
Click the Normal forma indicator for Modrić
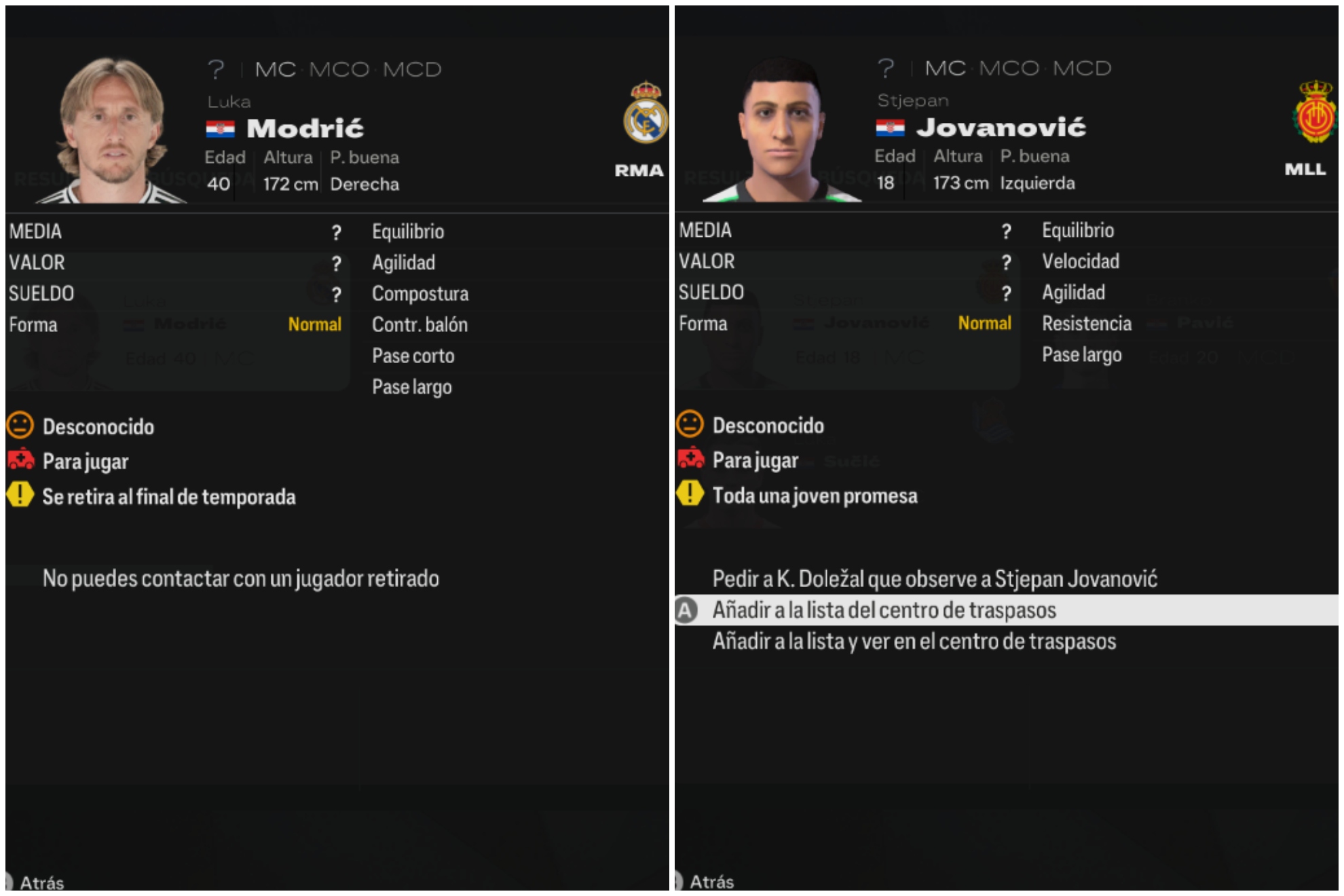(316, 324)
